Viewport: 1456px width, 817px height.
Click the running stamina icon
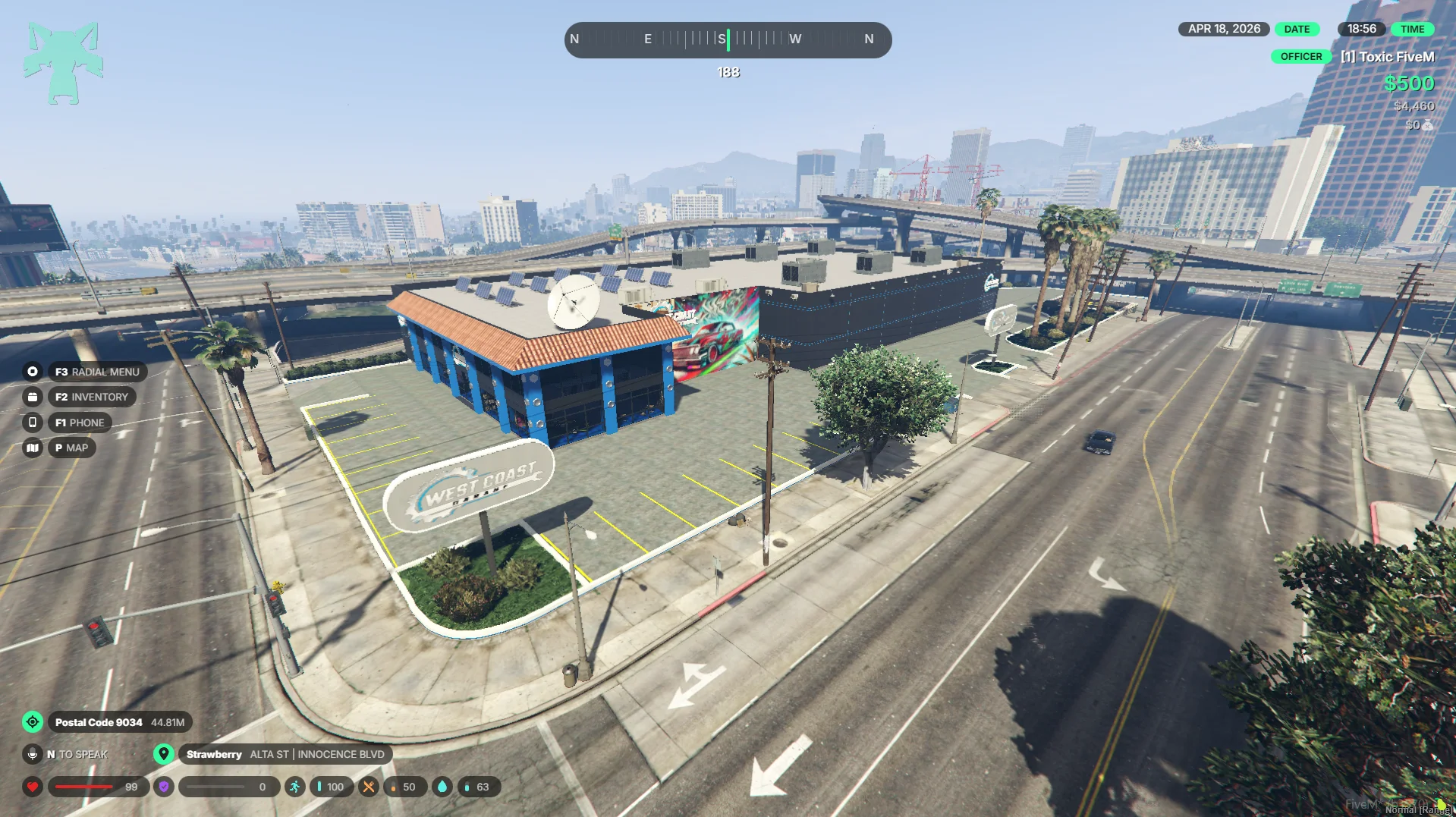(294, 787)
